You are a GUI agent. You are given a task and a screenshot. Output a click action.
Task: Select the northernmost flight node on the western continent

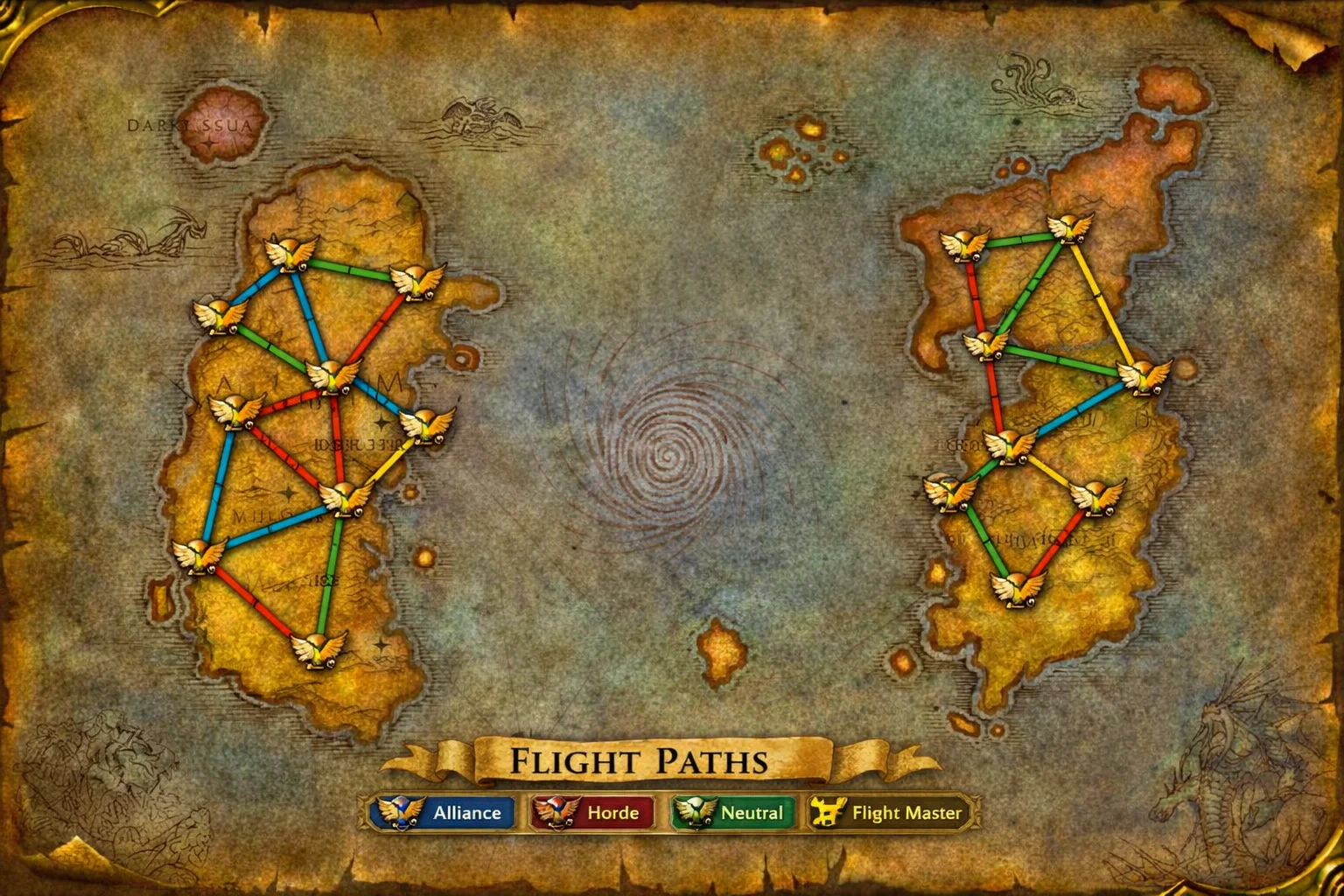coord(291,252)
